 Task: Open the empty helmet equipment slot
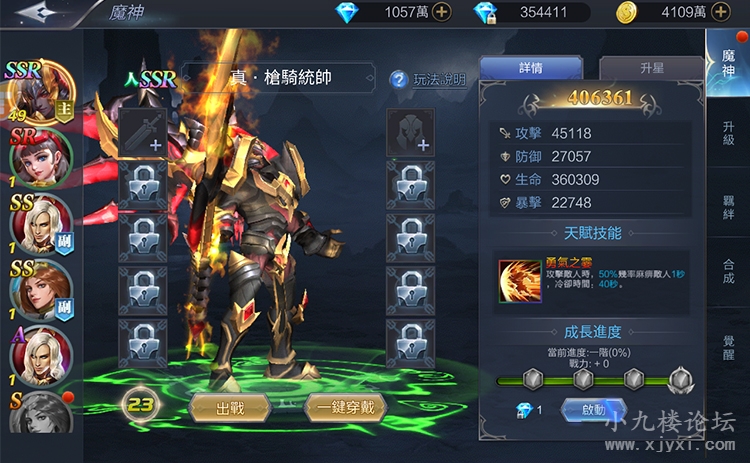(x=410, y=132)
